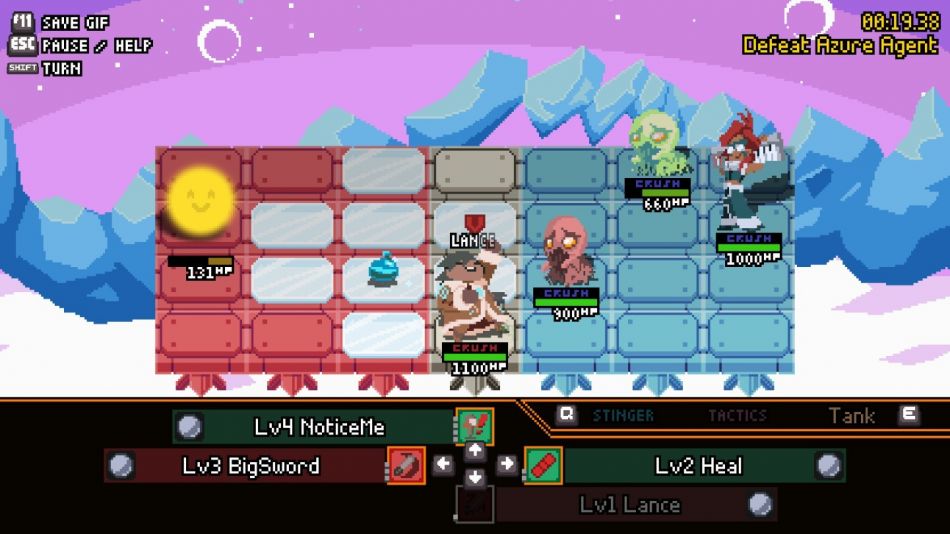Select the Lv4 NoticeMe skill
This screenshot has width=950, height=534.
click(x=318, y=427)
